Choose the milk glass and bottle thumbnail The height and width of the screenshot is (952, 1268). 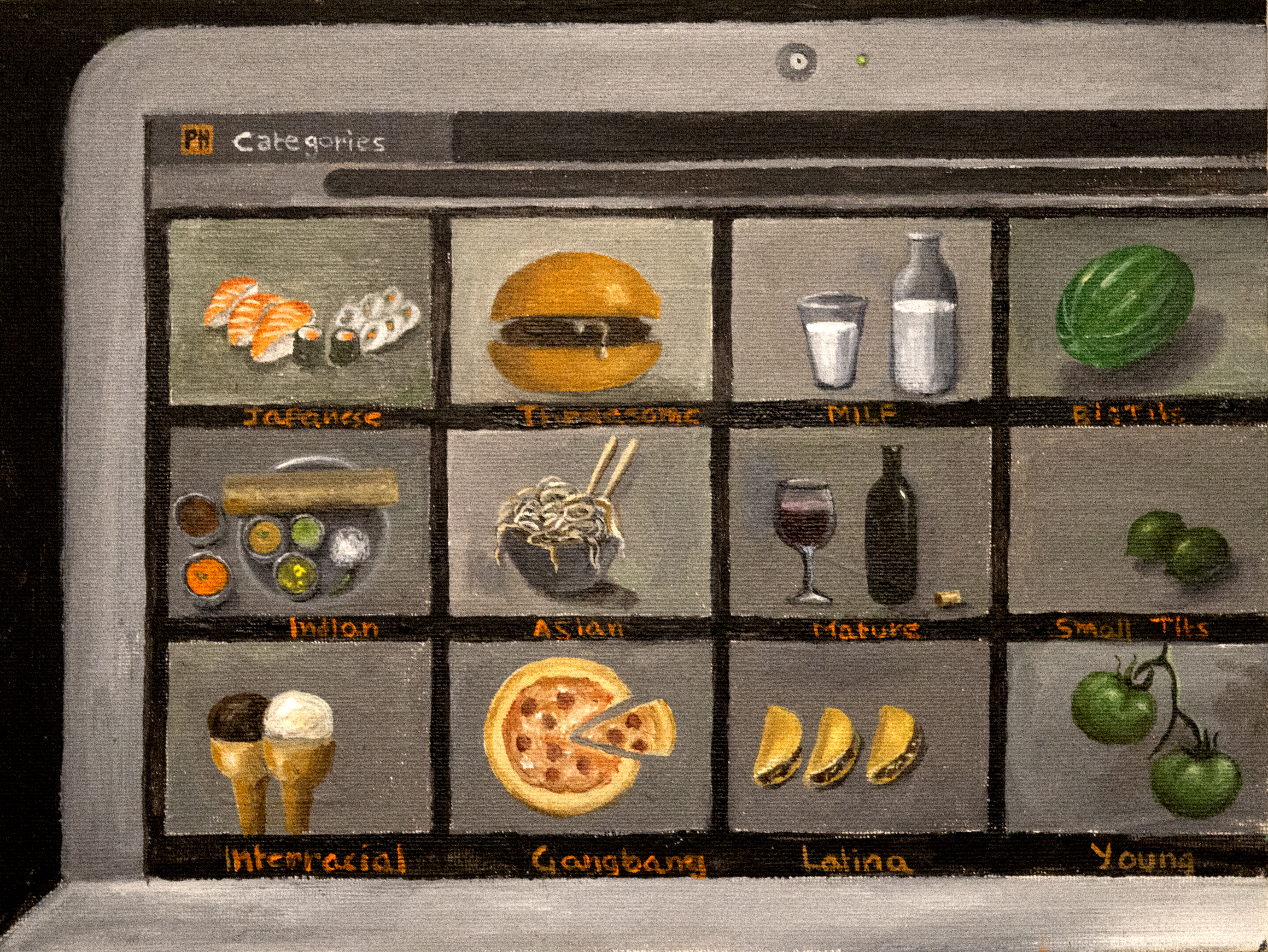pos(863,312)
